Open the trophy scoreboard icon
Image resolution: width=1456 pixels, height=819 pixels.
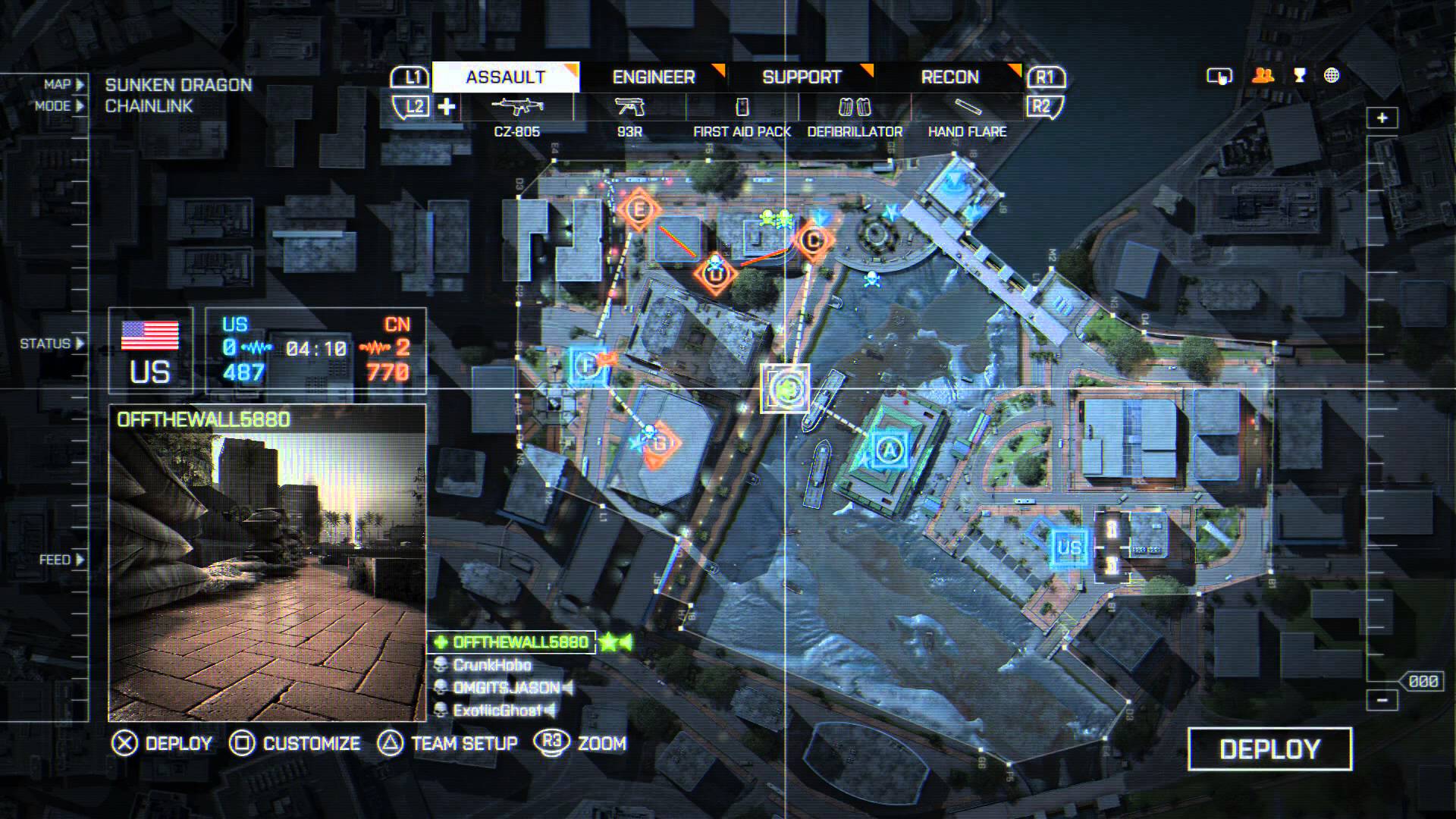pos(1299,76)
